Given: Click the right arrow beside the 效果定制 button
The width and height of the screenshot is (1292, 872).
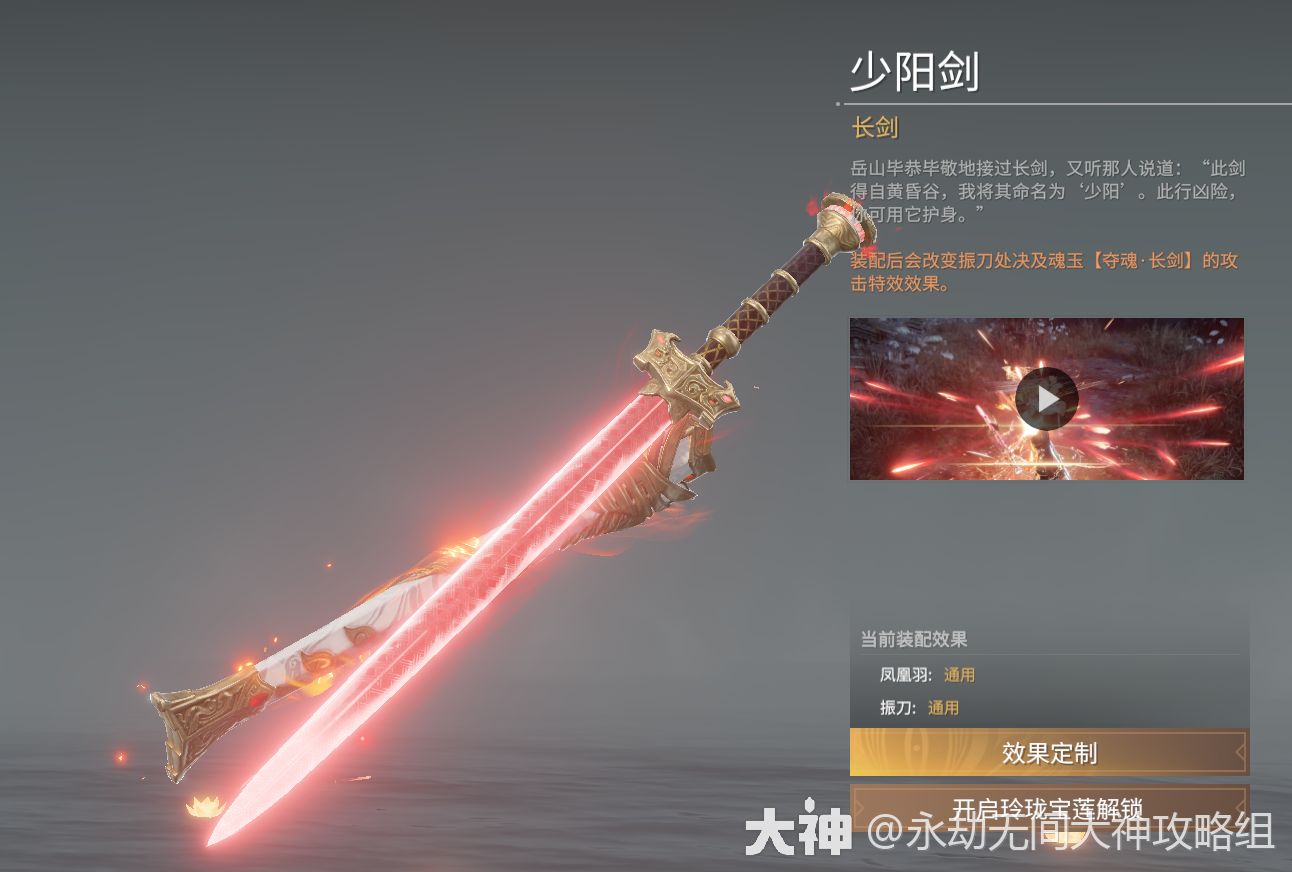Looking at the screenshot, I should click(x=1238, y=753).
